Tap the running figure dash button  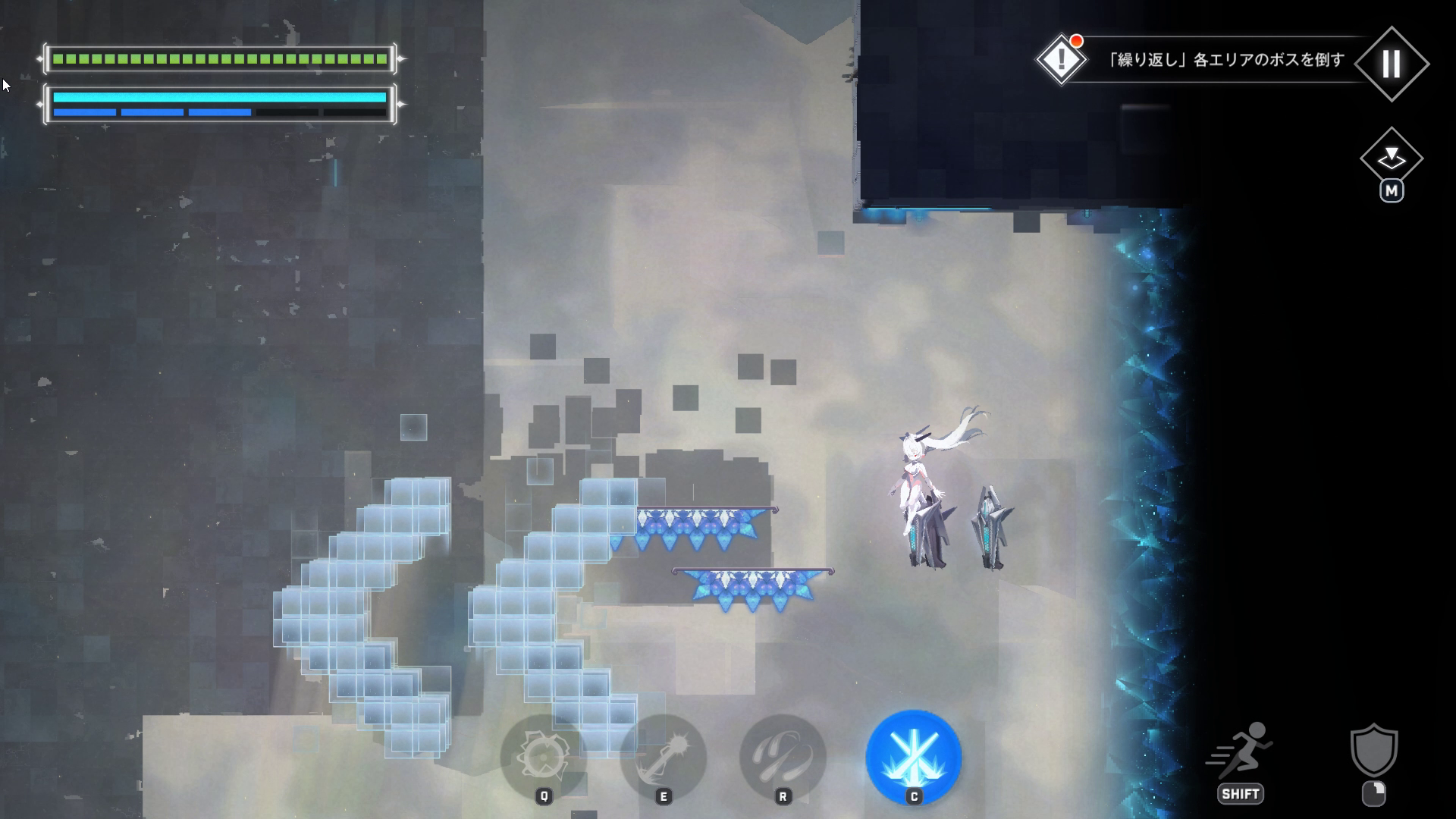[x=1241, y=752]
